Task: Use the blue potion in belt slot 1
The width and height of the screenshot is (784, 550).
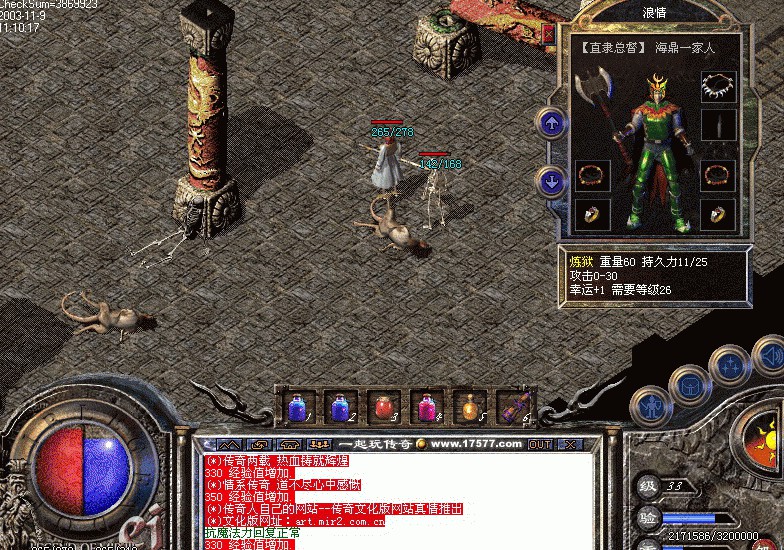Action: click(x=297, y=407)
